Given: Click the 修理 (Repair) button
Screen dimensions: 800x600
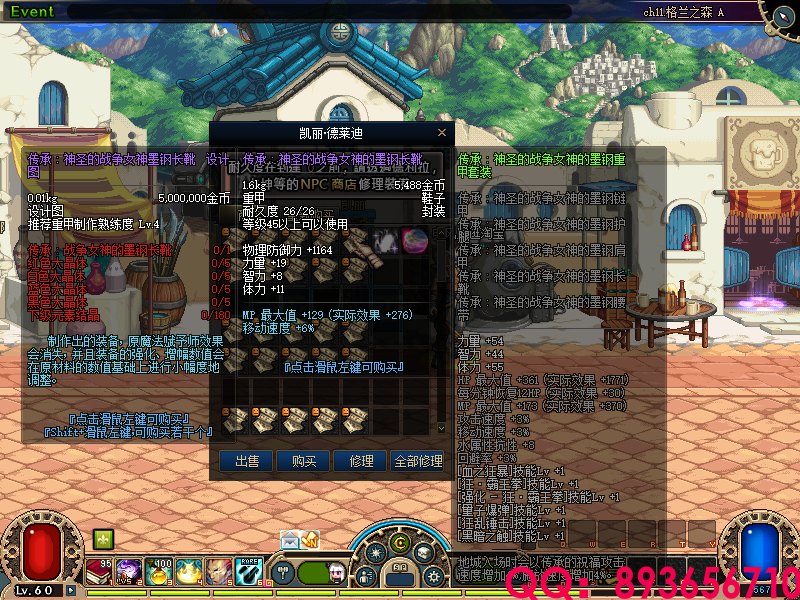Looking at the screenshot, I should (x=360, y=461).
